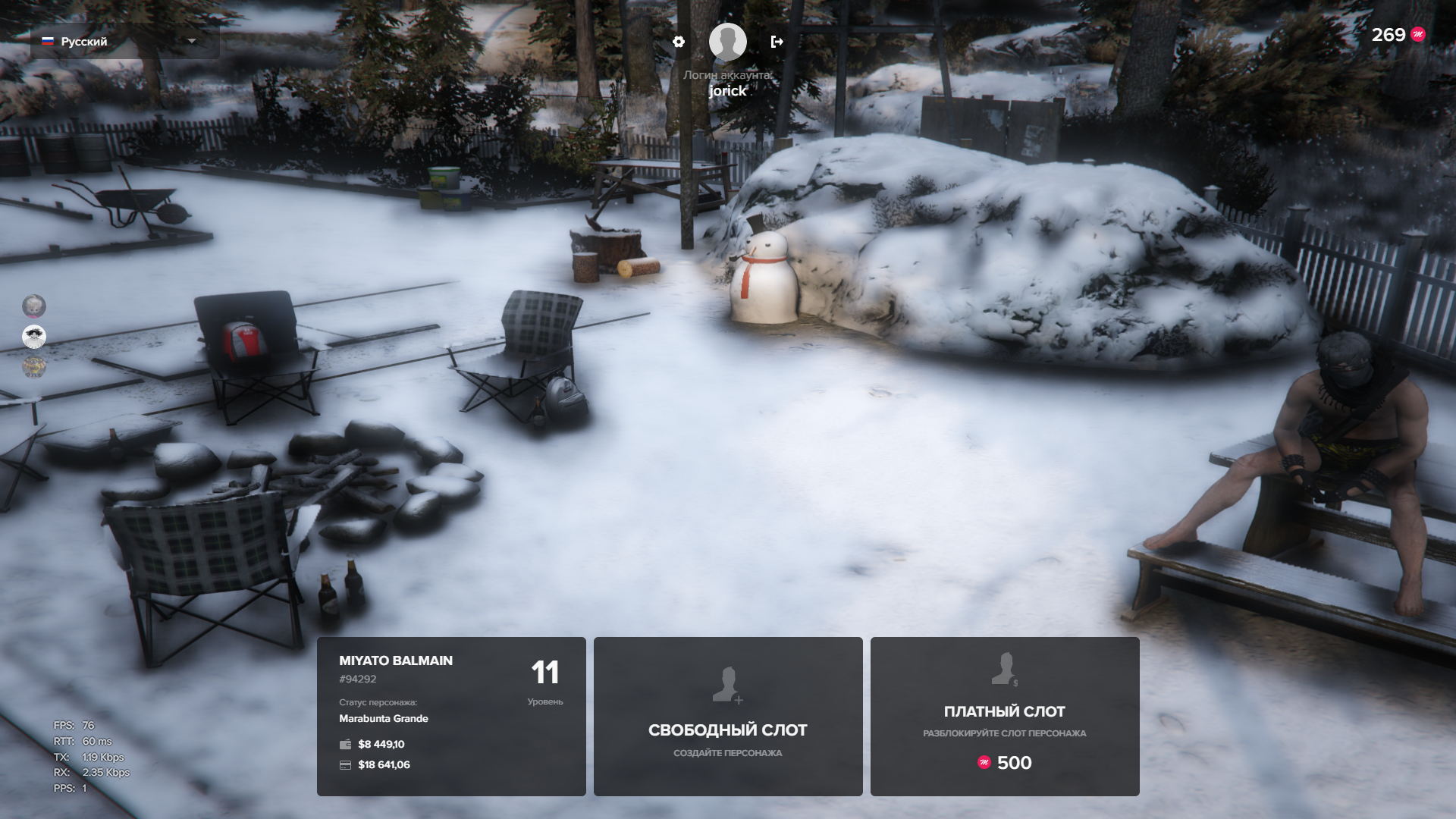This screenshot has width=1456, height=819.
Task: Choose the free slot to create a character
Action: [728, 716]
